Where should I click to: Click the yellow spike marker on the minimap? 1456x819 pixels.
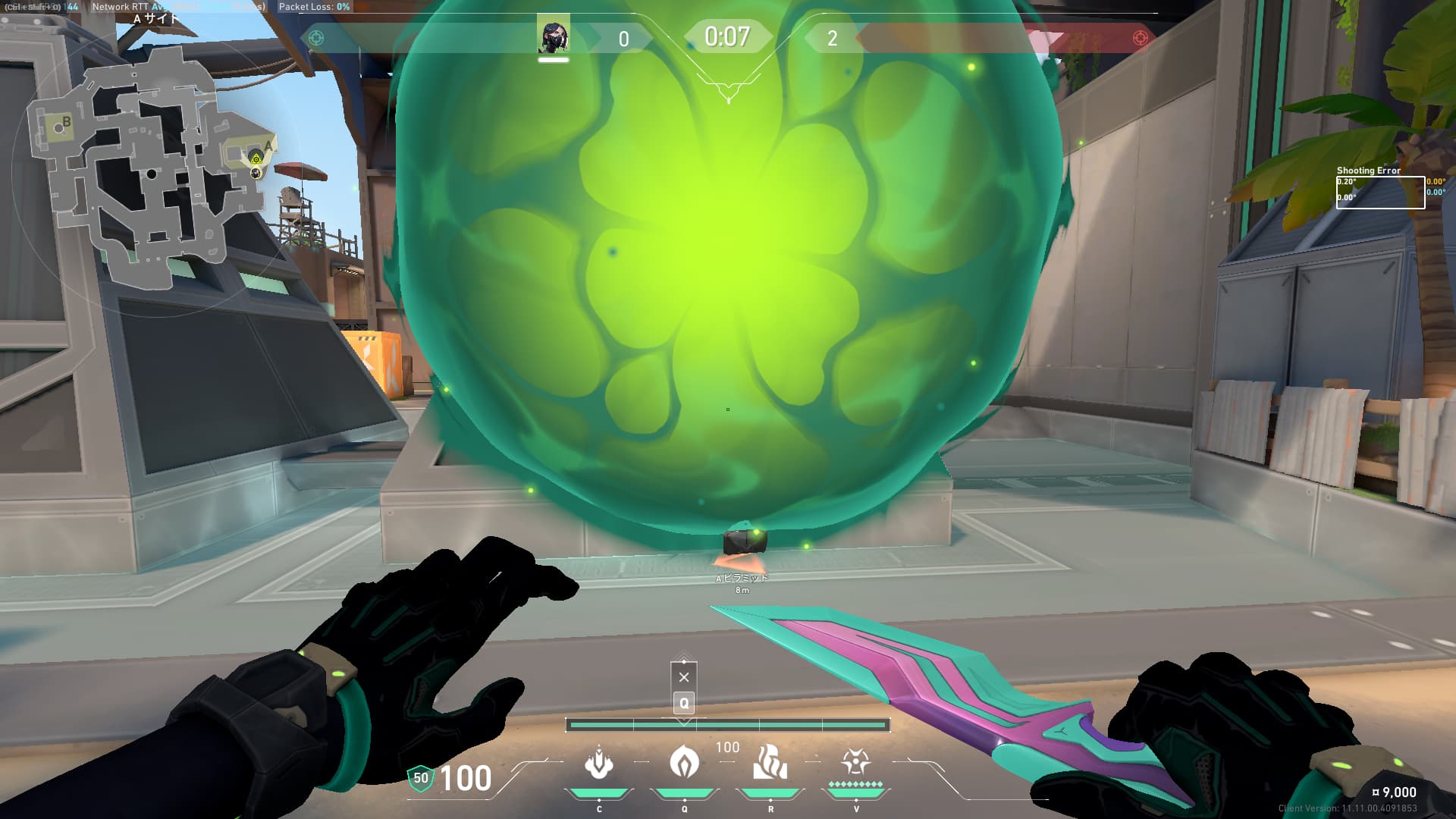256,158
